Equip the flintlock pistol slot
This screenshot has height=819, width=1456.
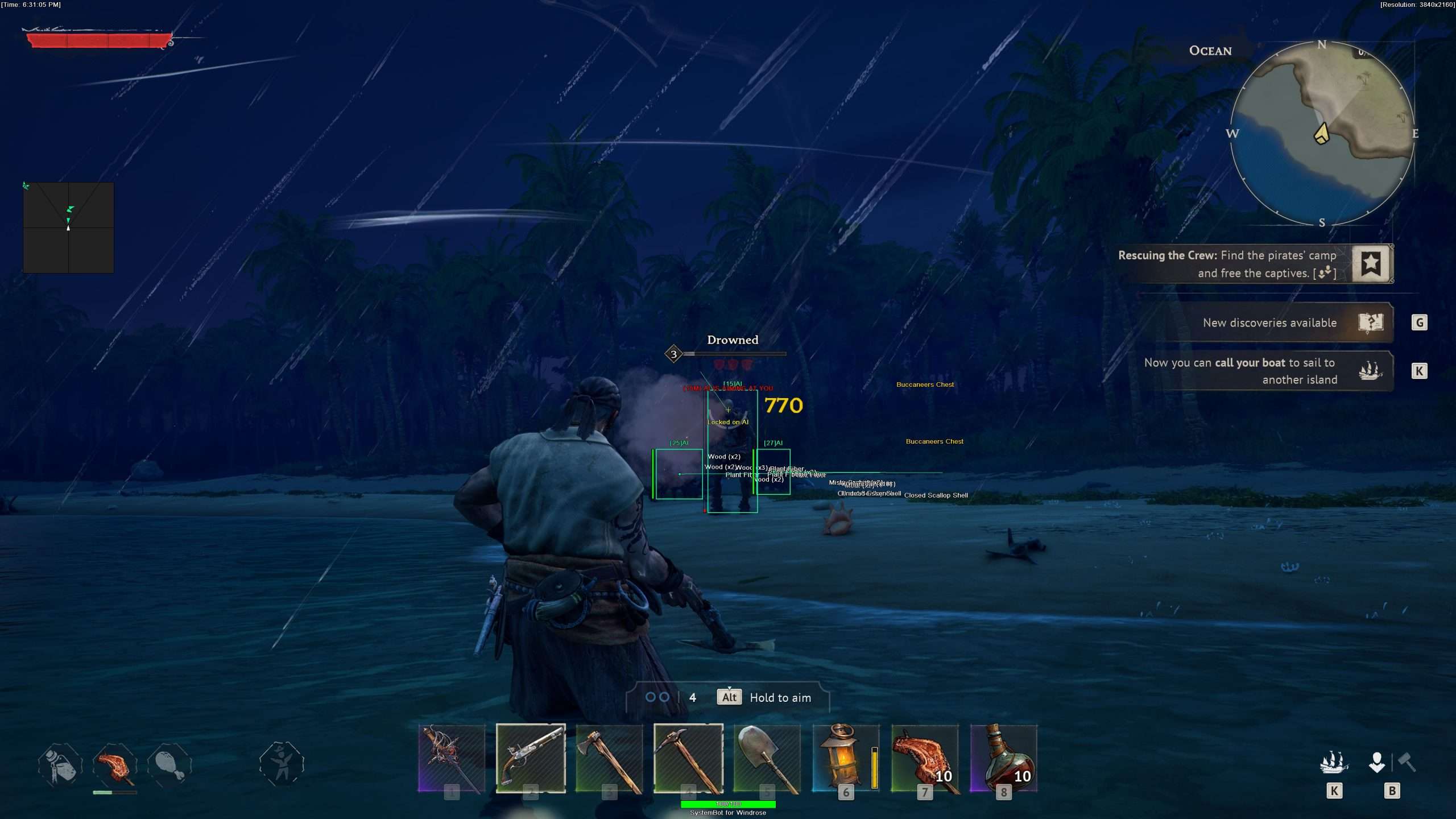click(531, 758)
